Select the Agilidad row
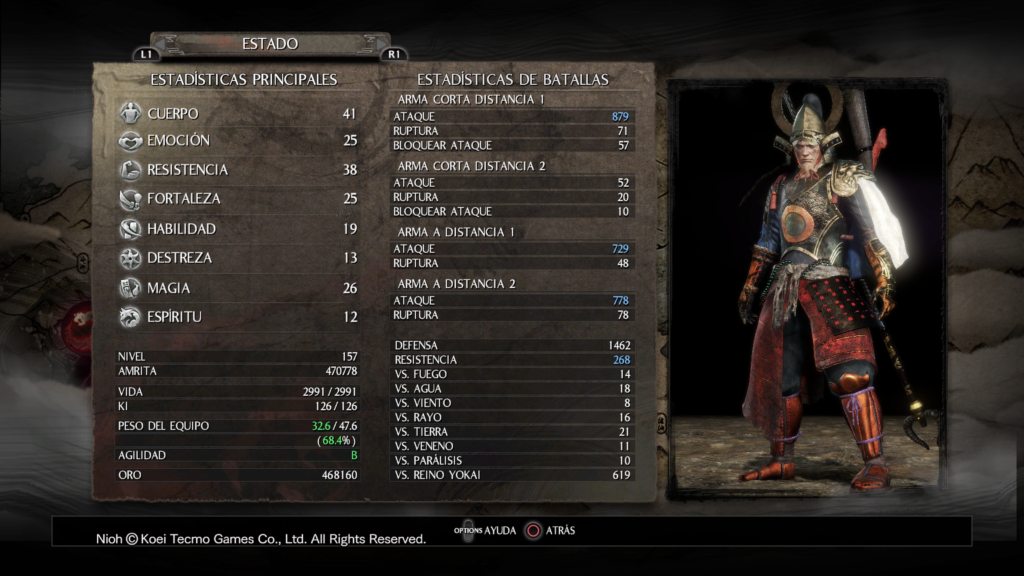This screenshot has height=576, width=1024. (x=238, y=455)
